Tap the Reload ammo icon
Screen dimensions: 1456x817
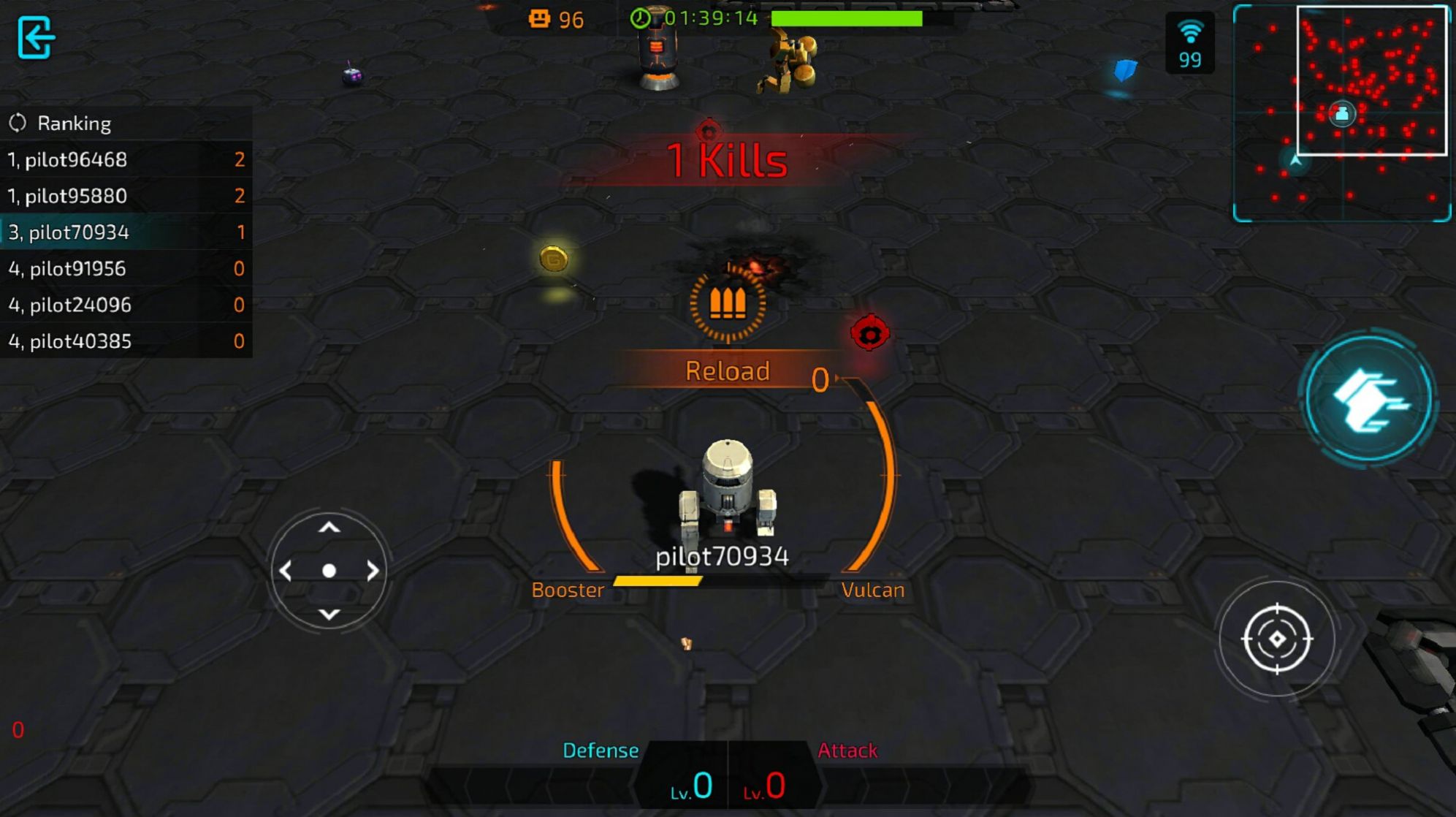(x=728, y=303)
